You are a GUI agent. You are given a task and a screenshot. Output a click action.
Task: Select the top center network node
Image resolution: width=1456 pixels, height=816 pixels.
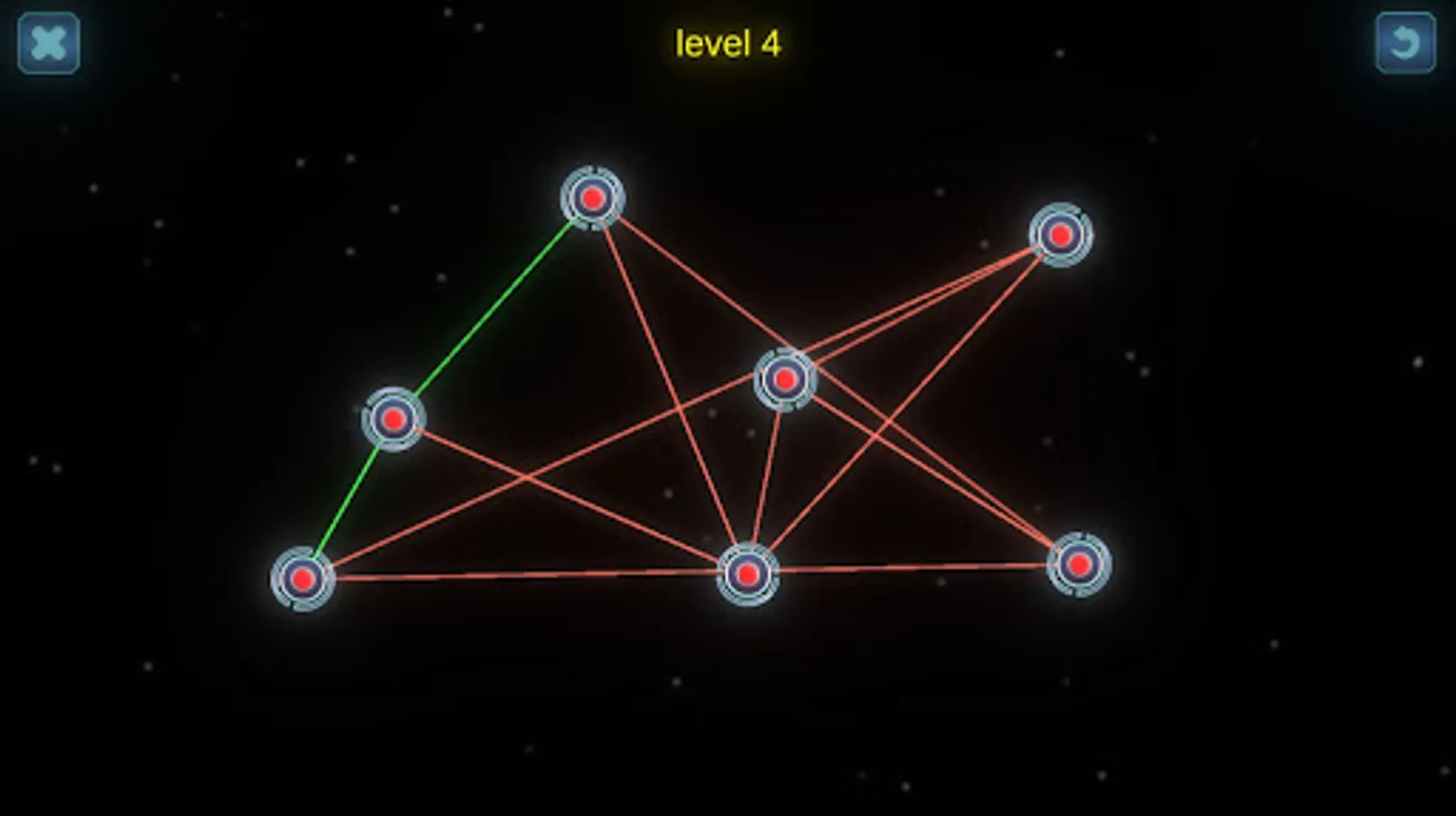point(593,198)
